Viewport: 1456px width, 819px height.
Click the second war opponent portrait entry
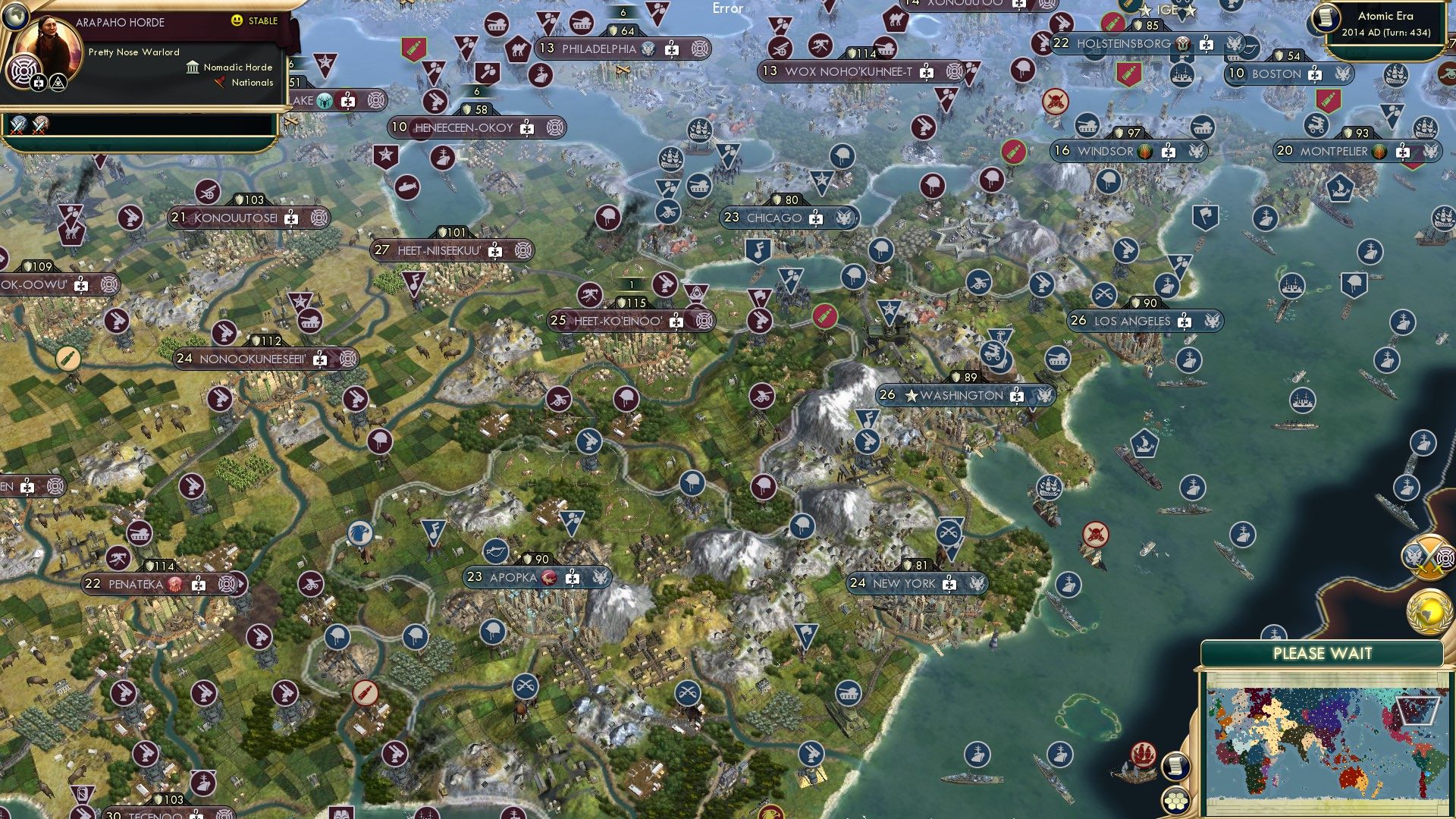[39, 123]
